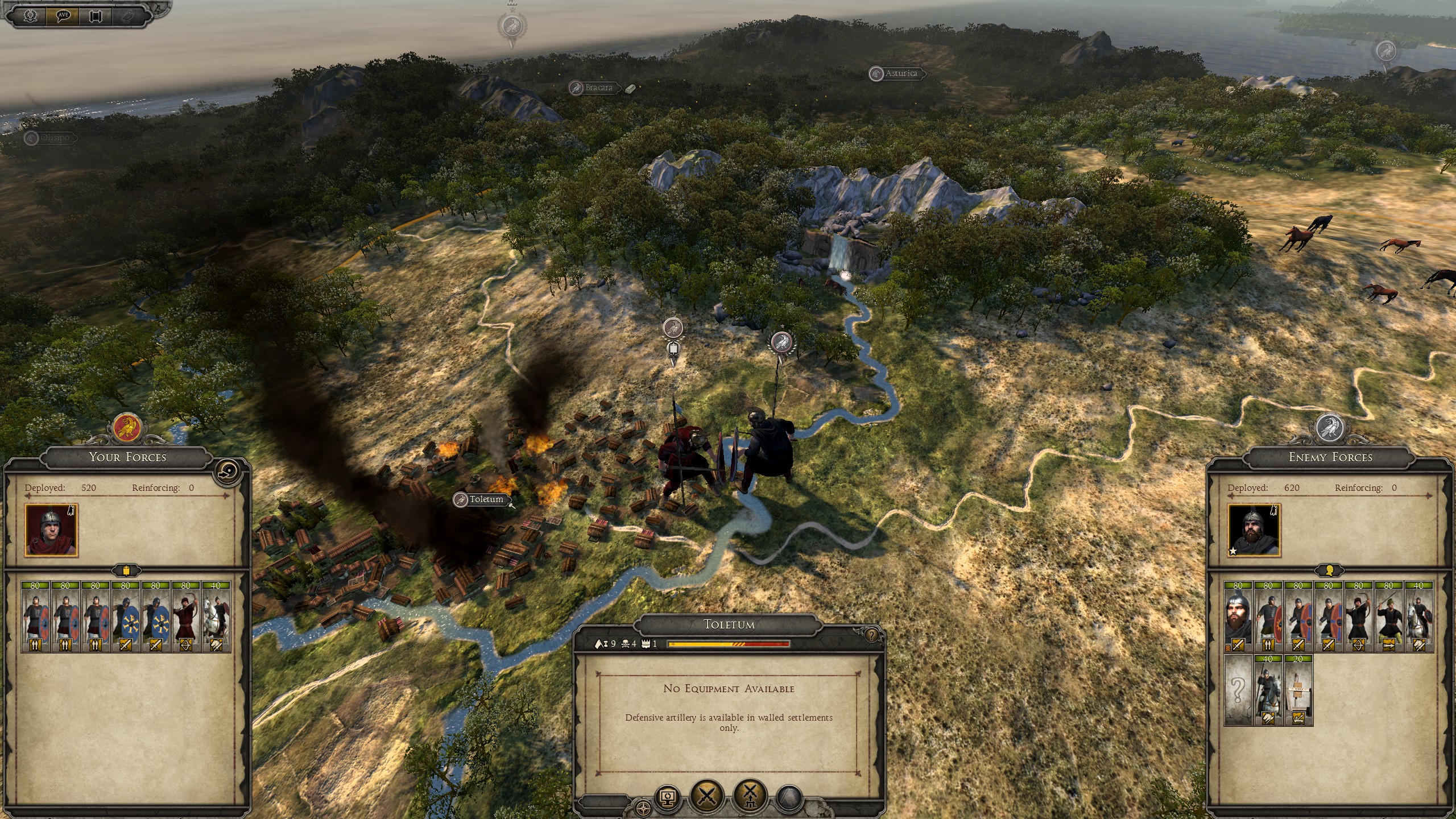1456x819 pixels.
Task: Select the enemy siege engine unit card
Action: 1298,691
